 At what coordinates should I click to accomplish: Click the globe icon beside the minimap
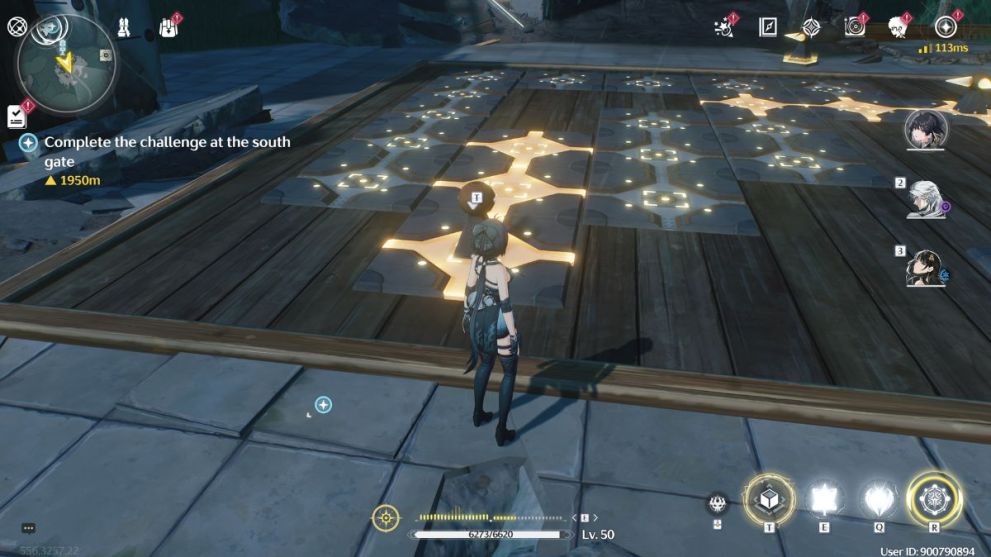pos(15,27)
